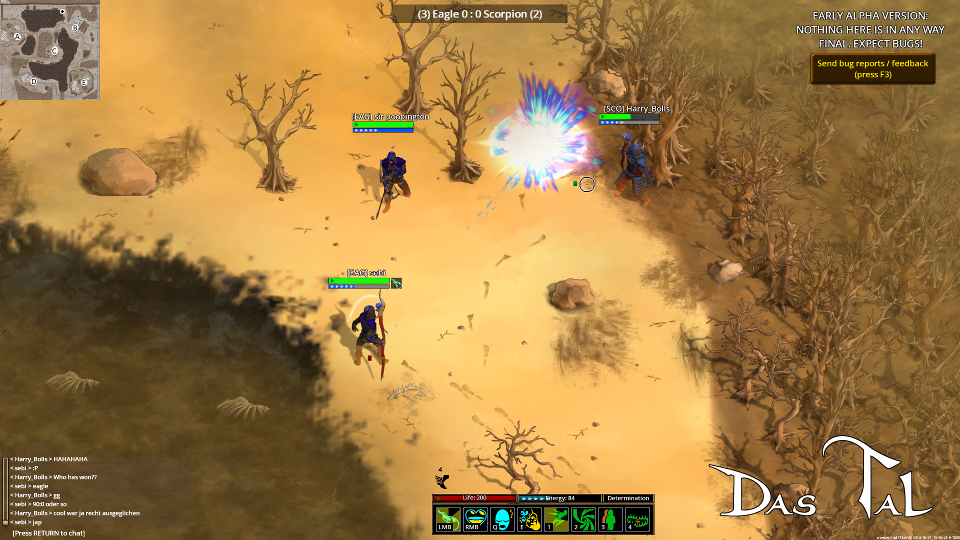Activate the Q sleeping face ability
This screenshot has width=960, height=540.
tap(501, 519)
